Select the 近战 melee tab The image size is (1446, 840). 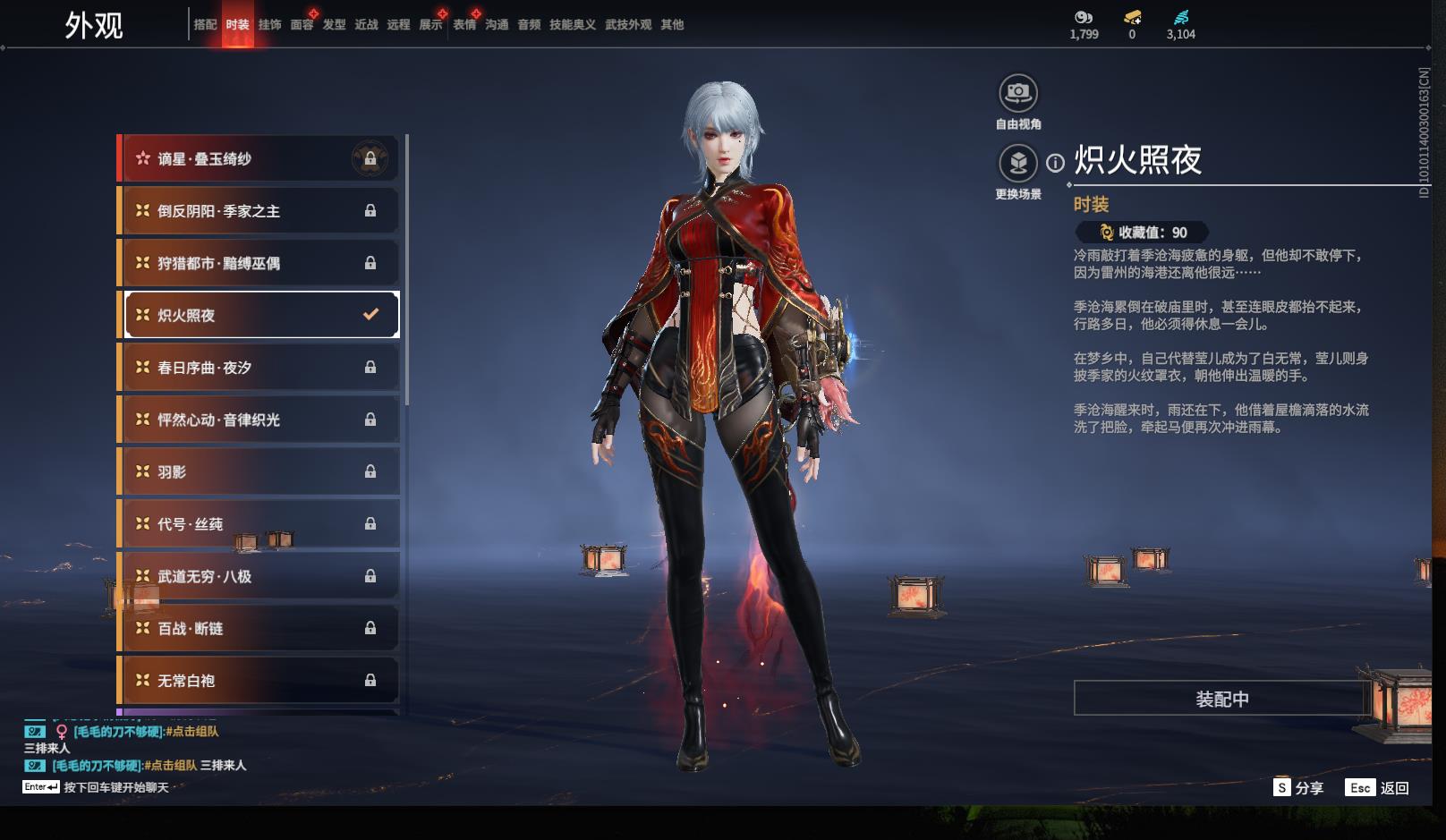[x=366, y=25]
